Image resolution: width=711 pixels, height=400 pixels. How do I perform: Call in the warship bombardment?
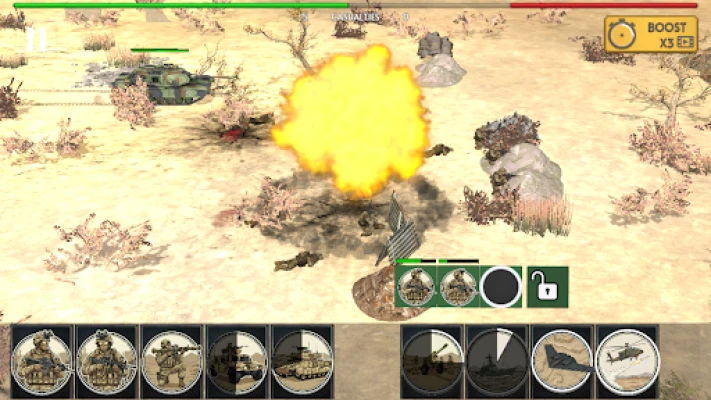tap(497, 360)
